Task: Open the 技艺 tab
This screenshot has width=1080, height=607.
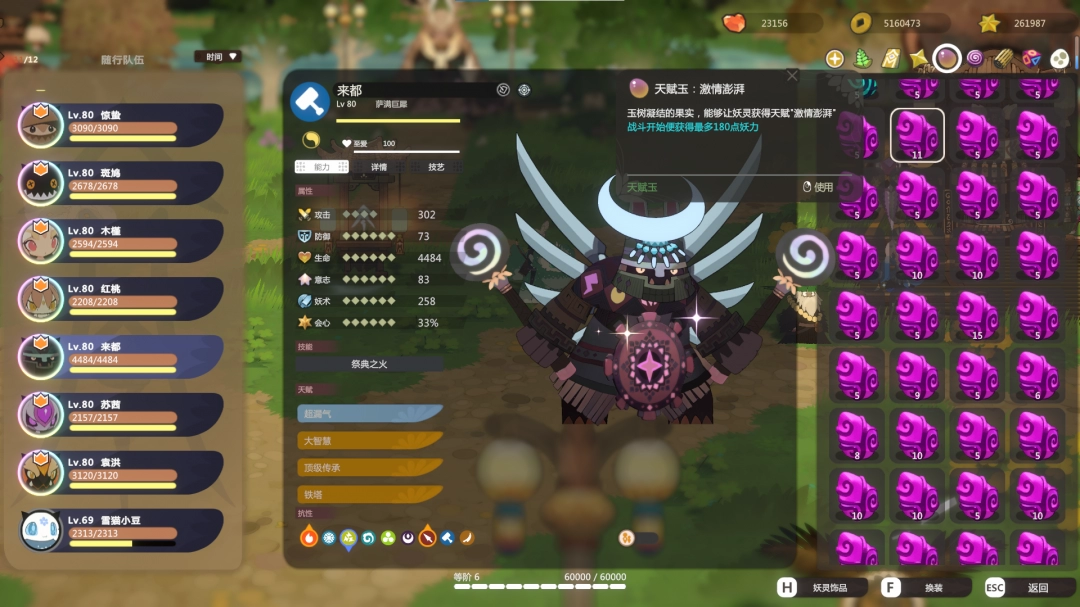Action: (x=436, y=167)
